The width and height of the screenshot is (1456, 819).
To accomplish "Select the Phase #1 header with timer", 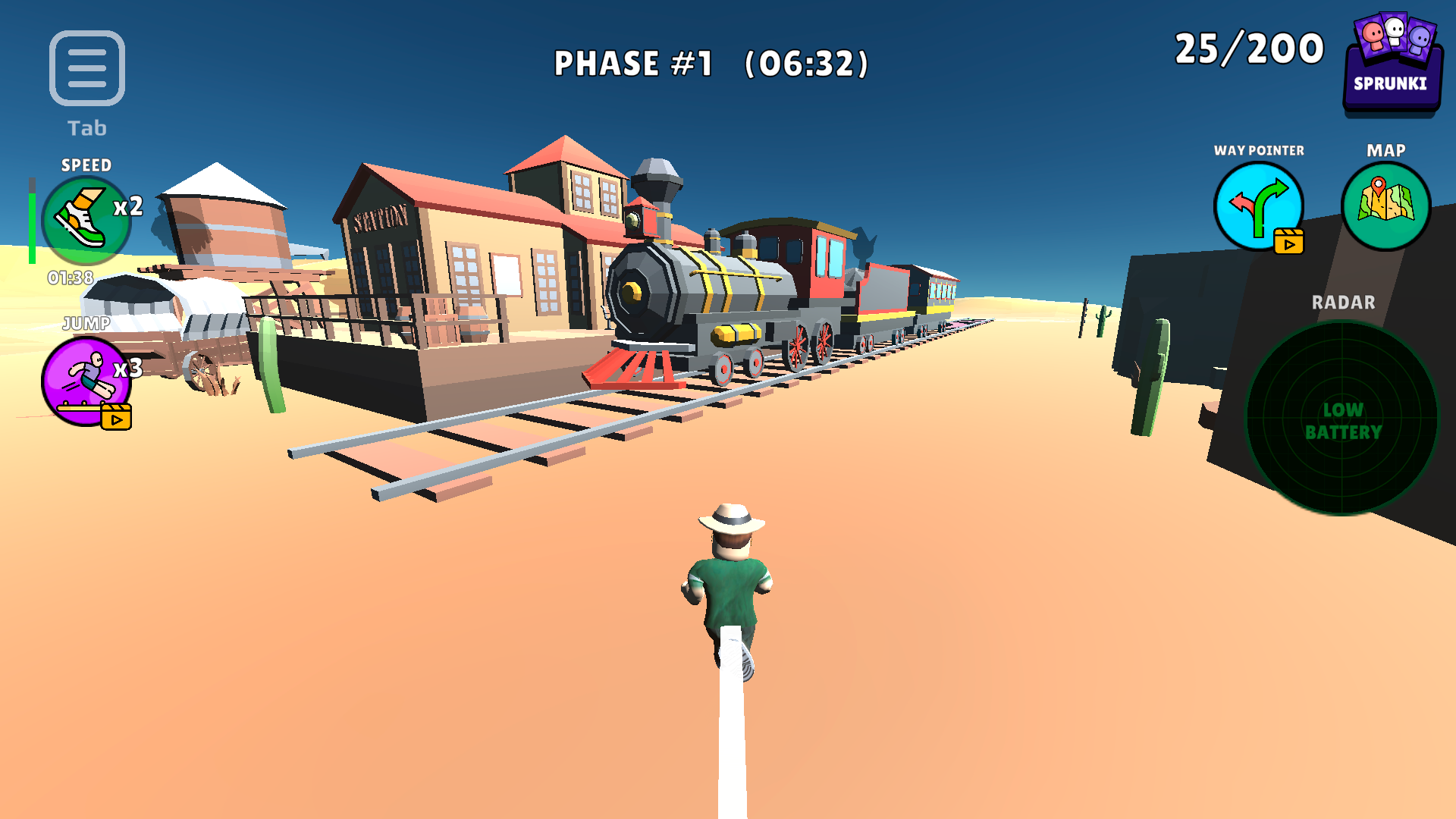I will (x=711, y=64).
